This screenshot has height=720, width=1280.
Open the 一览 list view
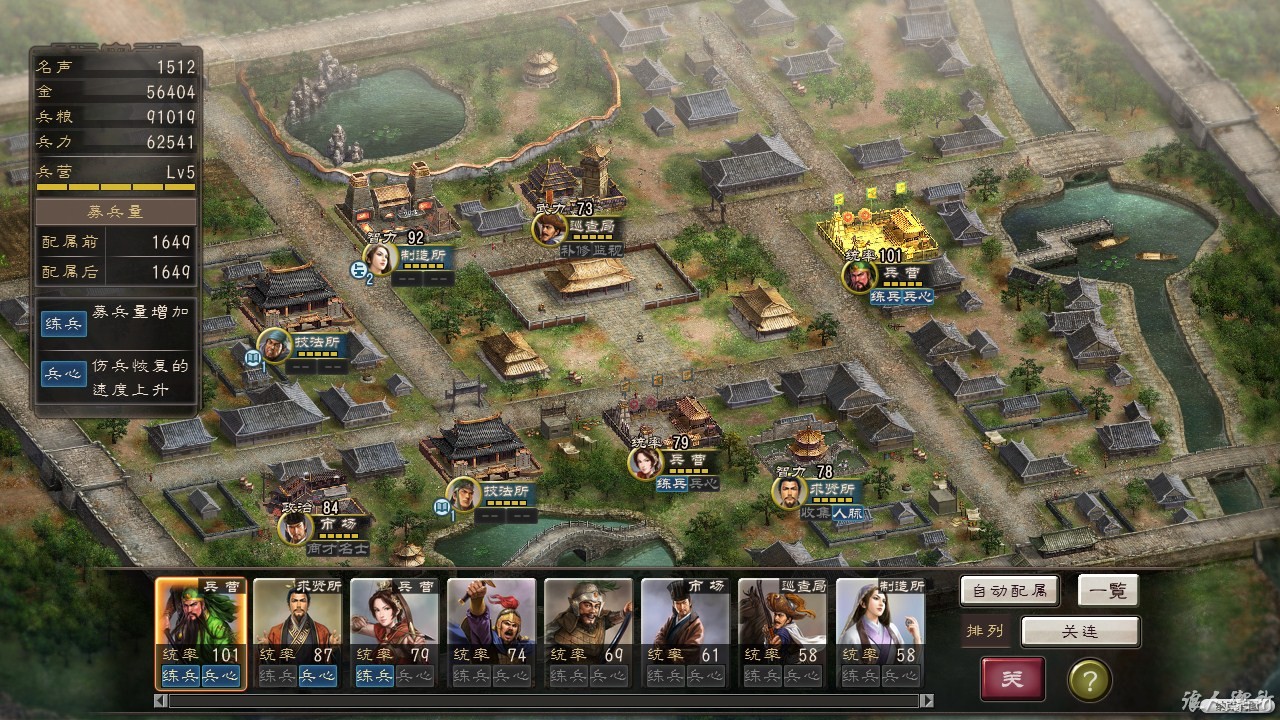tap(1108, 591)
